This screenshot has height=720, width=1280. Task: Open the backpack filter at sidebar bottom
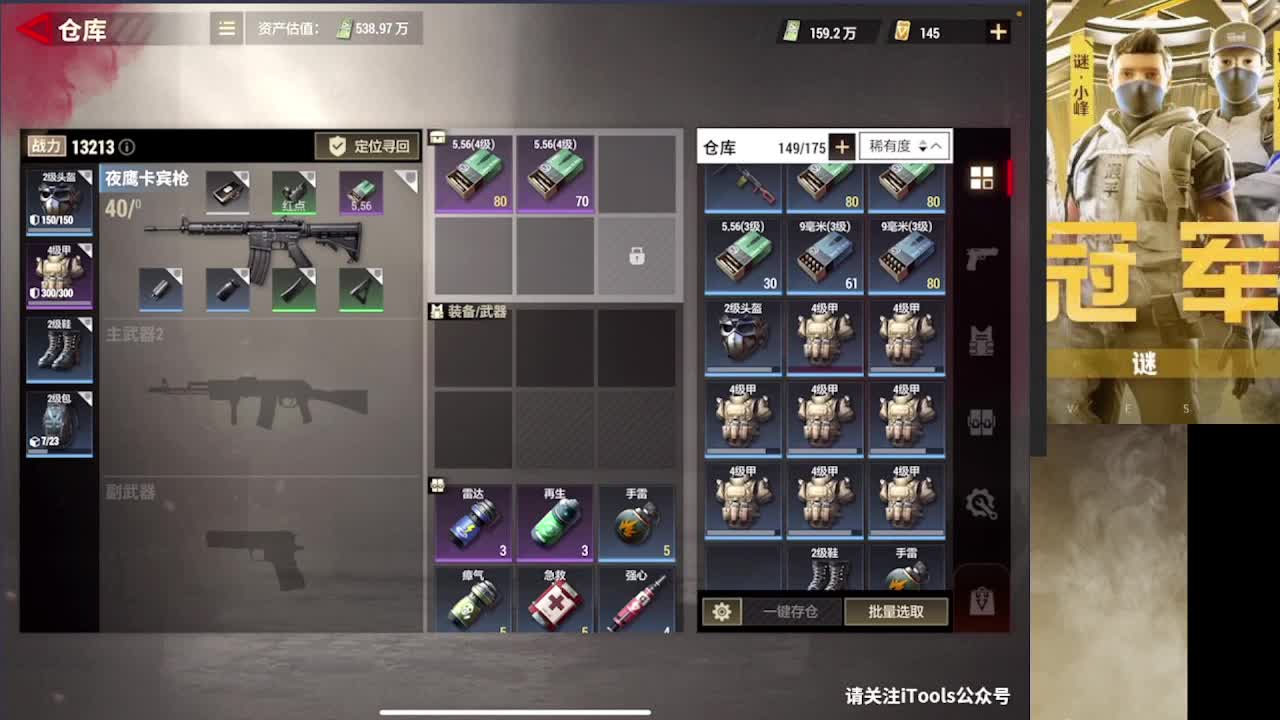(x=982, y=598)
